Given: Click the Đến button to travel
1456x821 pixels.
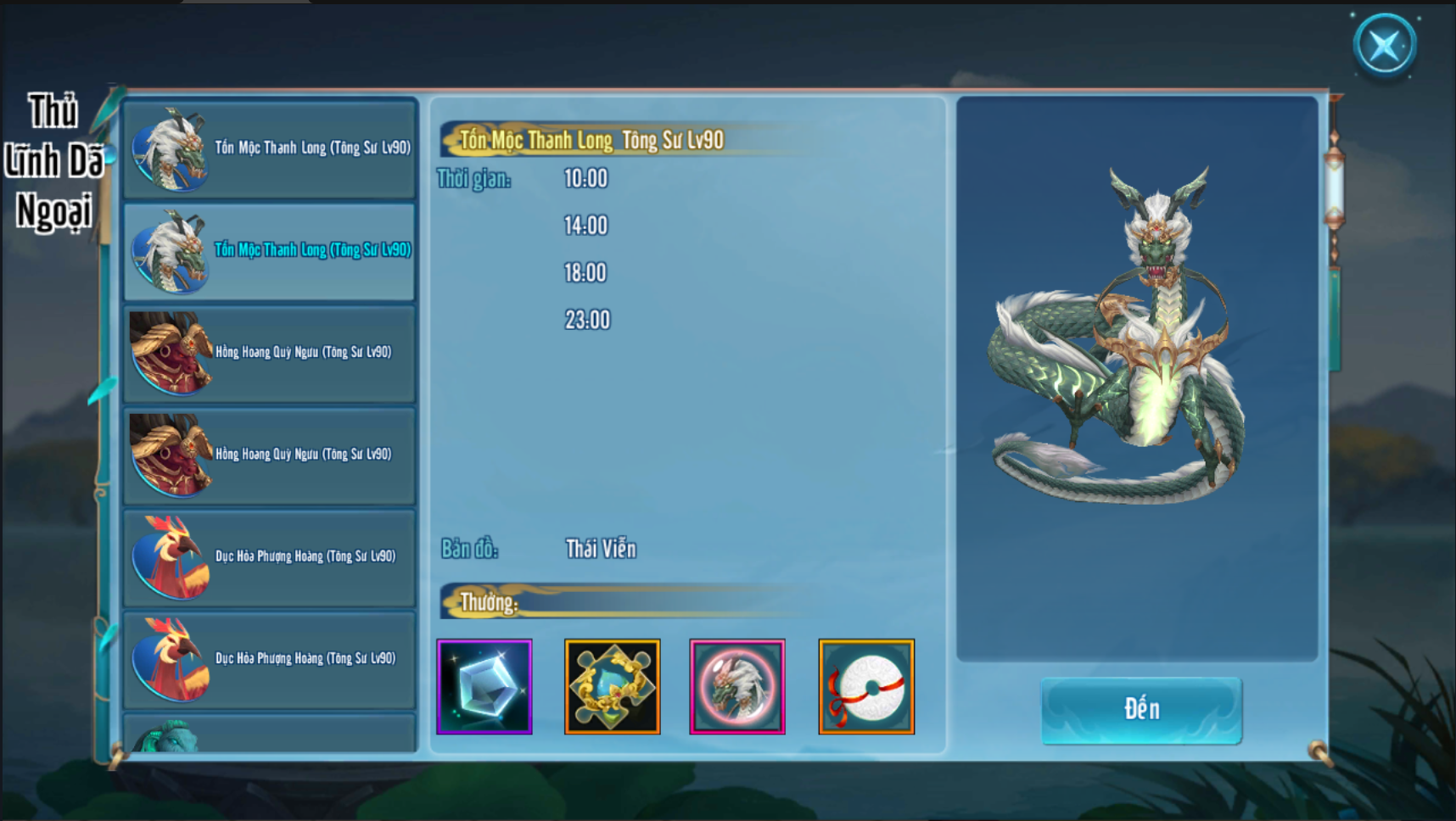Looking at the screenshot, I should click(x=1141, y=710).
